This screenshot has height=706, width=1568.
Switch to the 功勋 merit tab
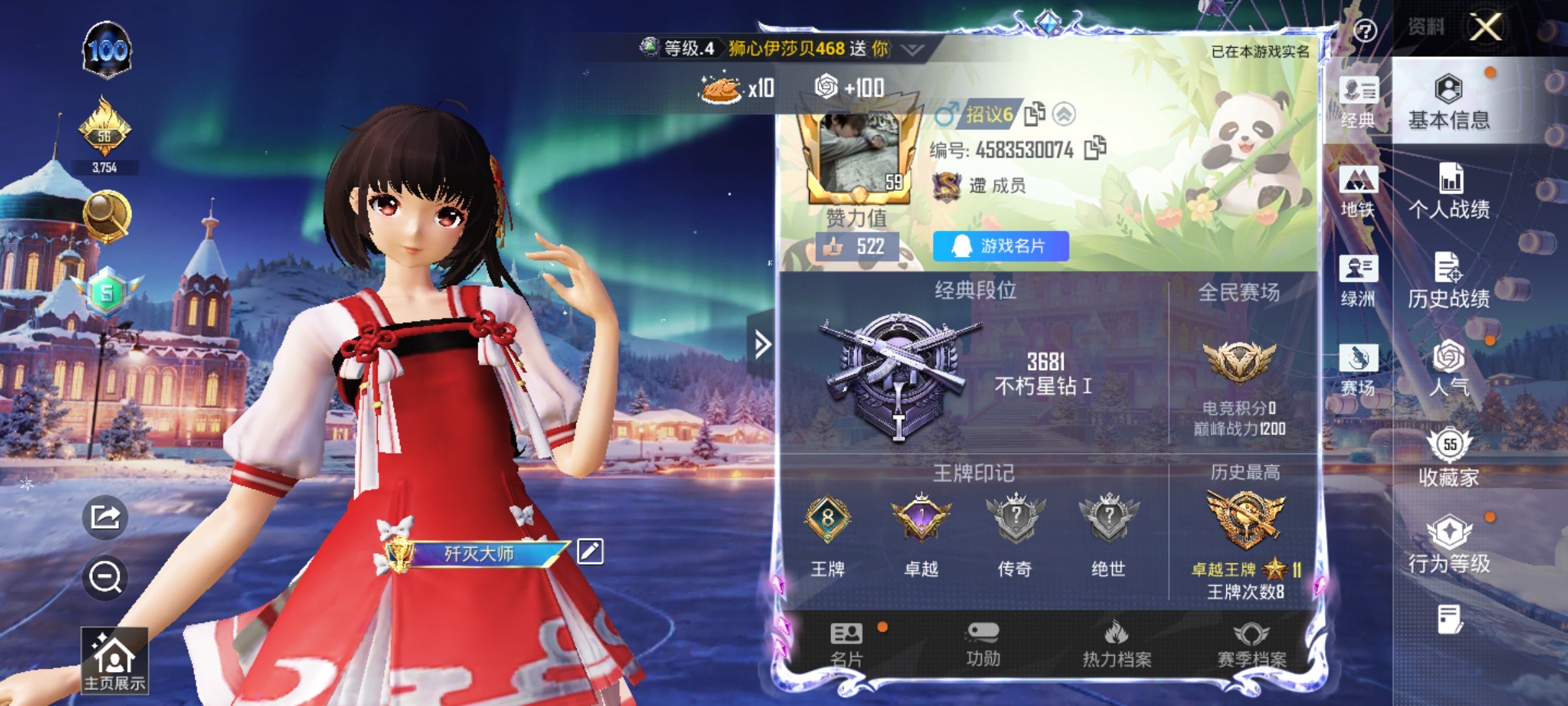tap(983, 645)
